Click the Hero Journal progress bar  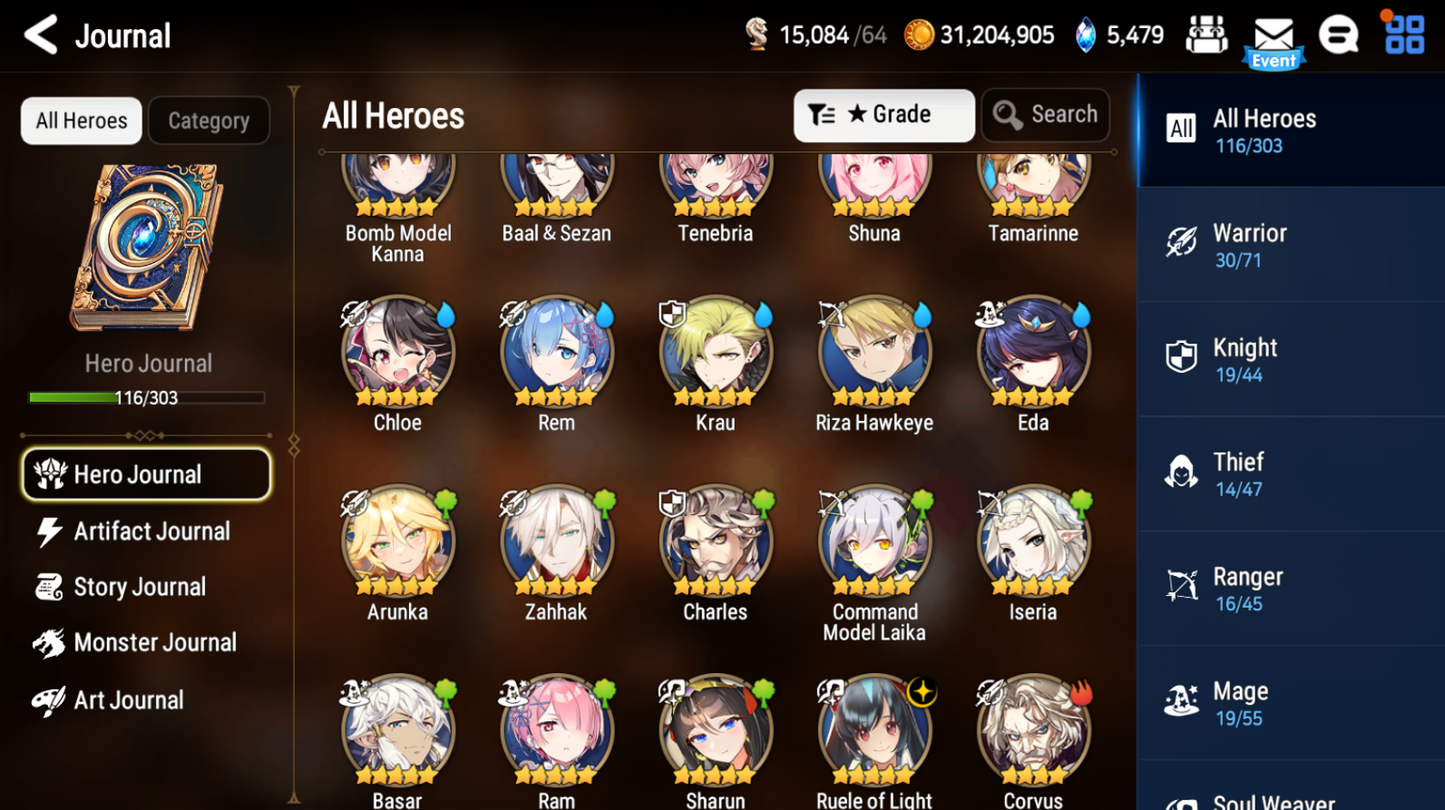tap(146, 397)
